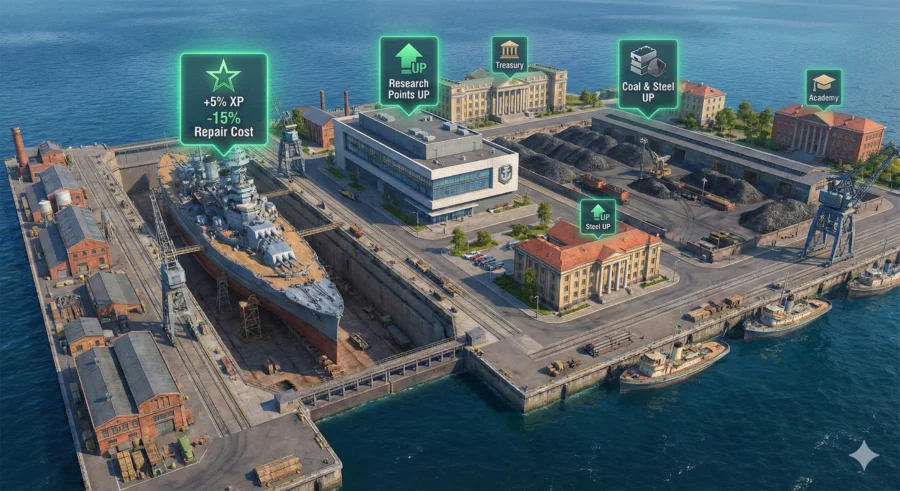900x491 pixels.
Task: Open the Academy building marker
Action: click(x=823, y=86)
